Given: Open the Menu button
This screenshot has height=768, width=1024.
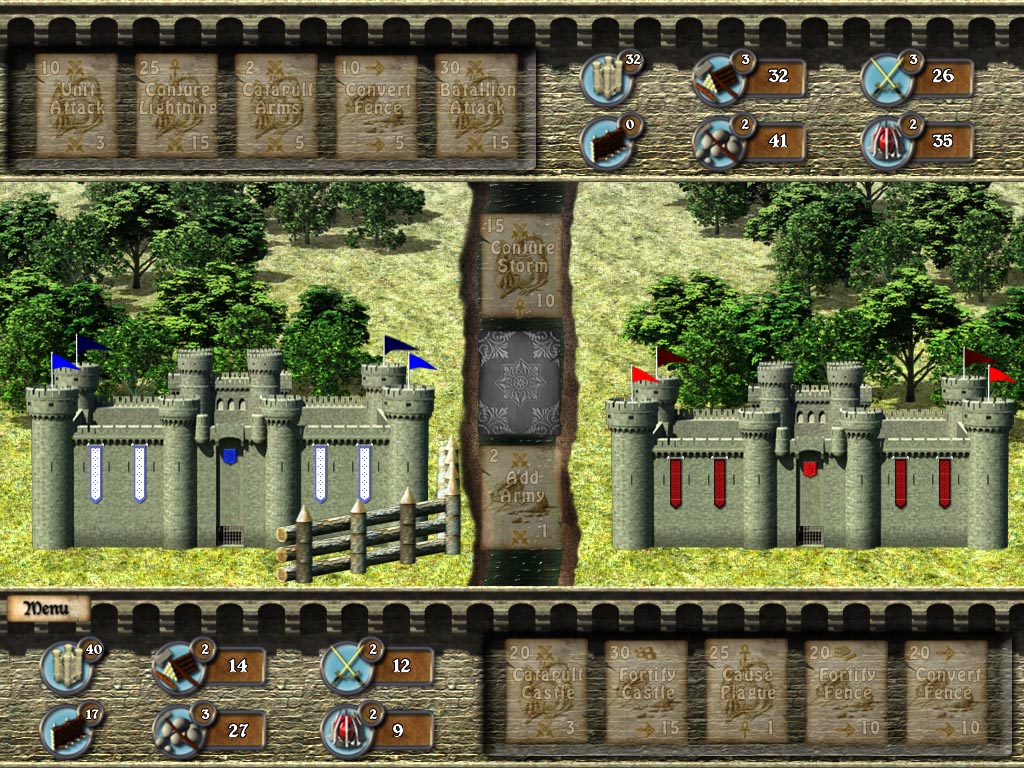Looking at the screenshot, I should pos(46,608).
